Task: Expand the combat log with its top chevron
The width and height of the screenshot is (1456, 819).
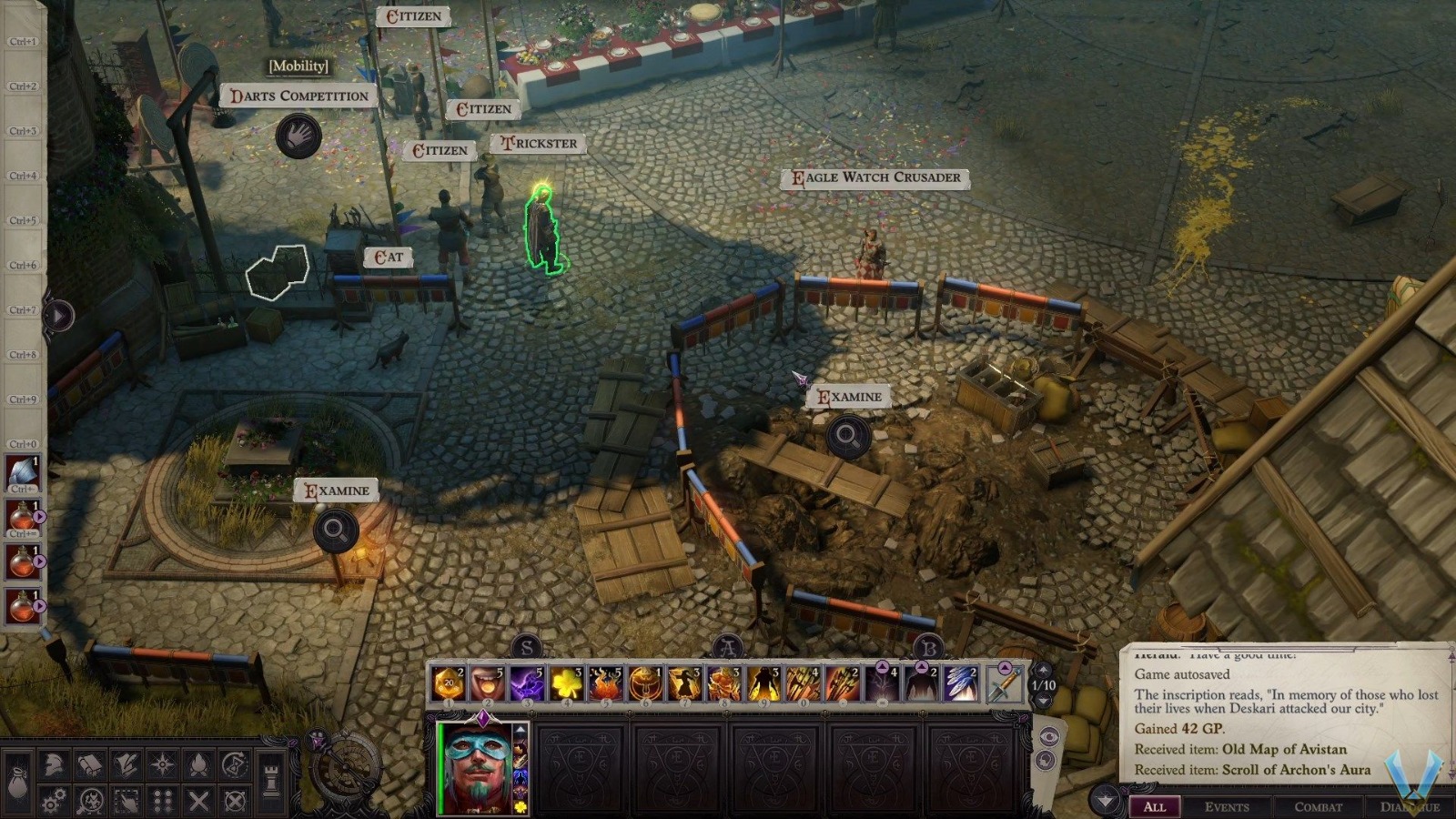Action: (1104, 798)
